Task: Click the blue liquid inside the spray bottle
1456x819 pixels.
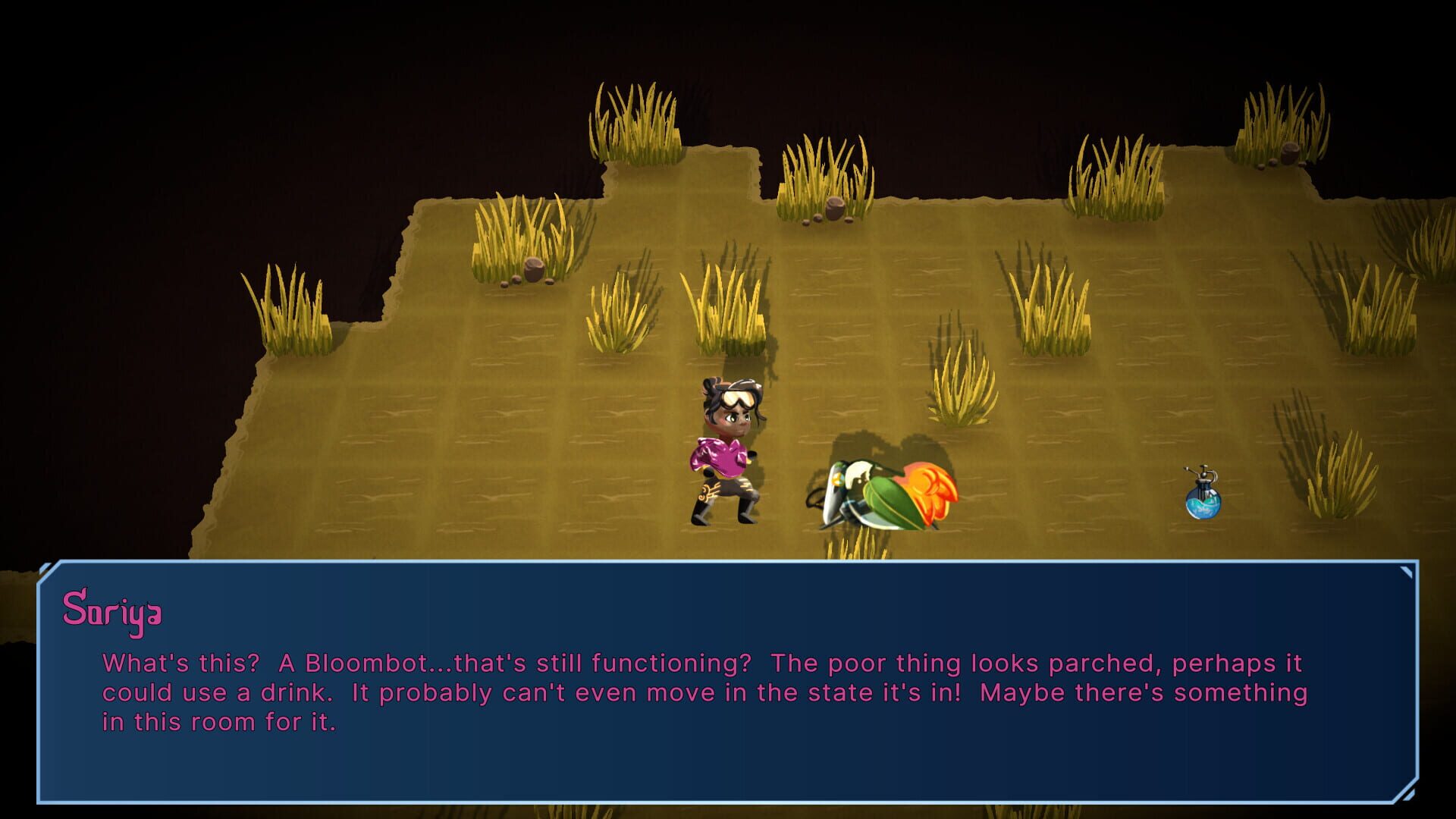Action: 1203,507
